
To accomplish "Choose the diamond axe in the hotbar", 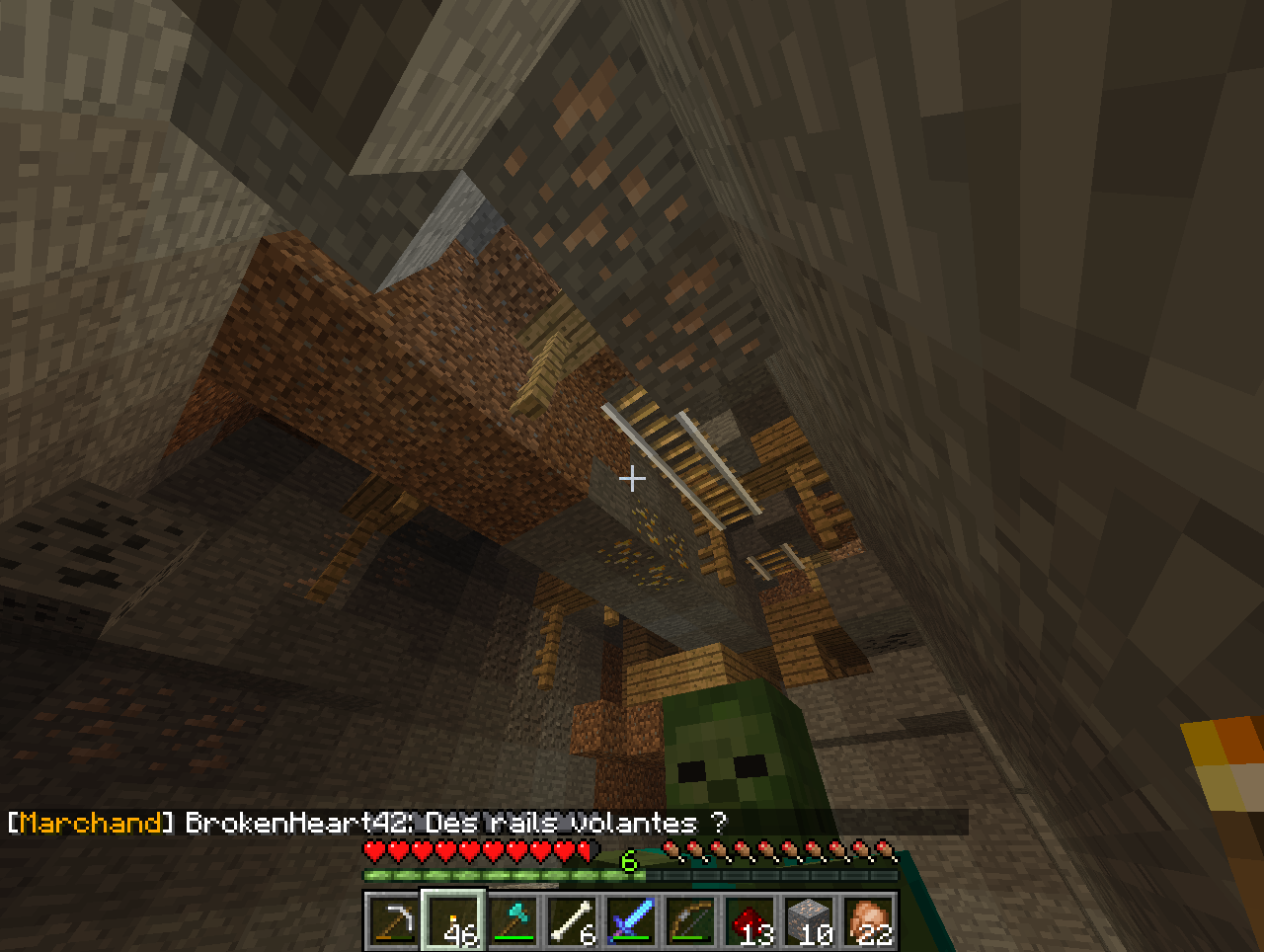I will pyautogui.click(x=513, y=920).
